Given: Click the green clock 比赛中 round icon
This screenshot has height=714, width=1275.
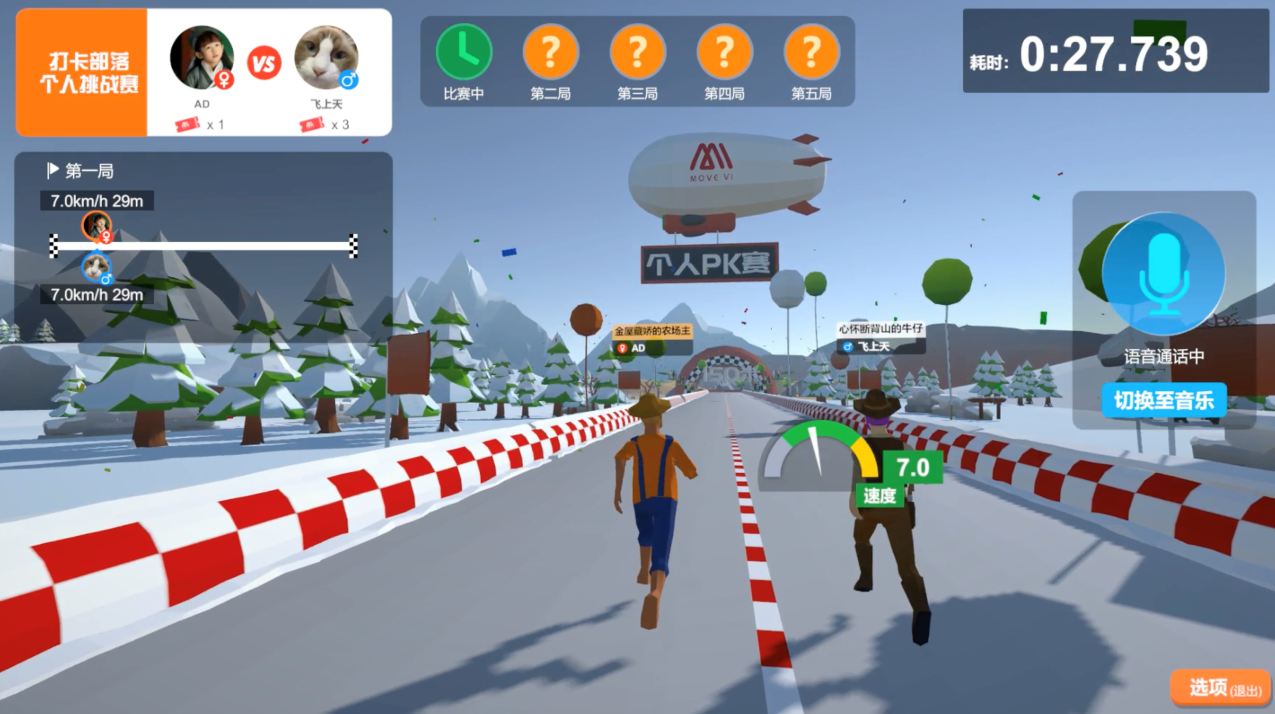Looking at the screenshot, I should pos(464,51).
